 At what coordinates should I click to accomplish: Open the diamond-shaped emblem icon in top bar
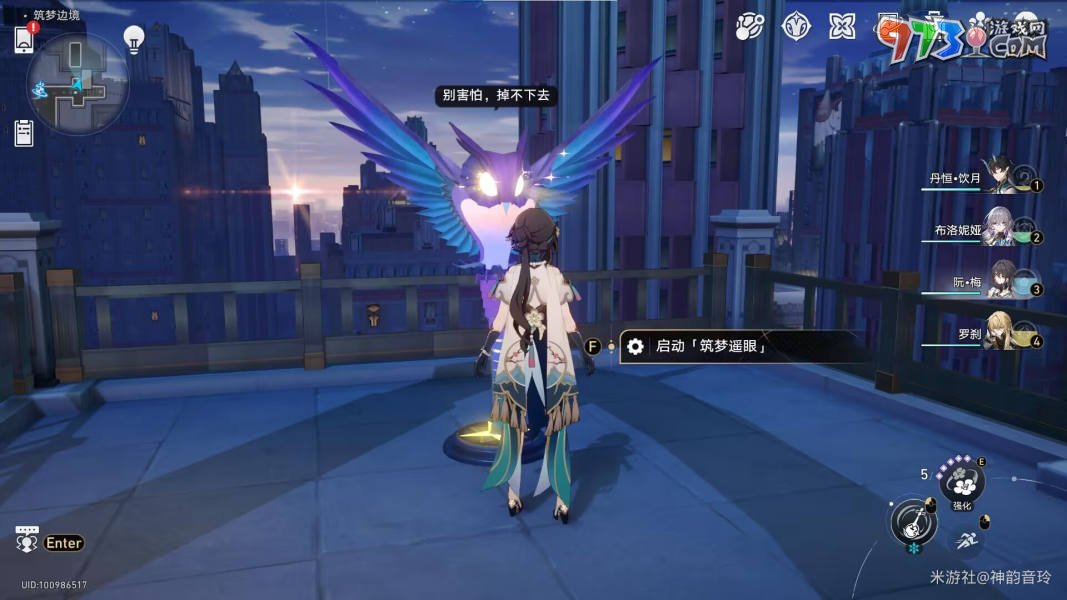click(x=795, y=27)
